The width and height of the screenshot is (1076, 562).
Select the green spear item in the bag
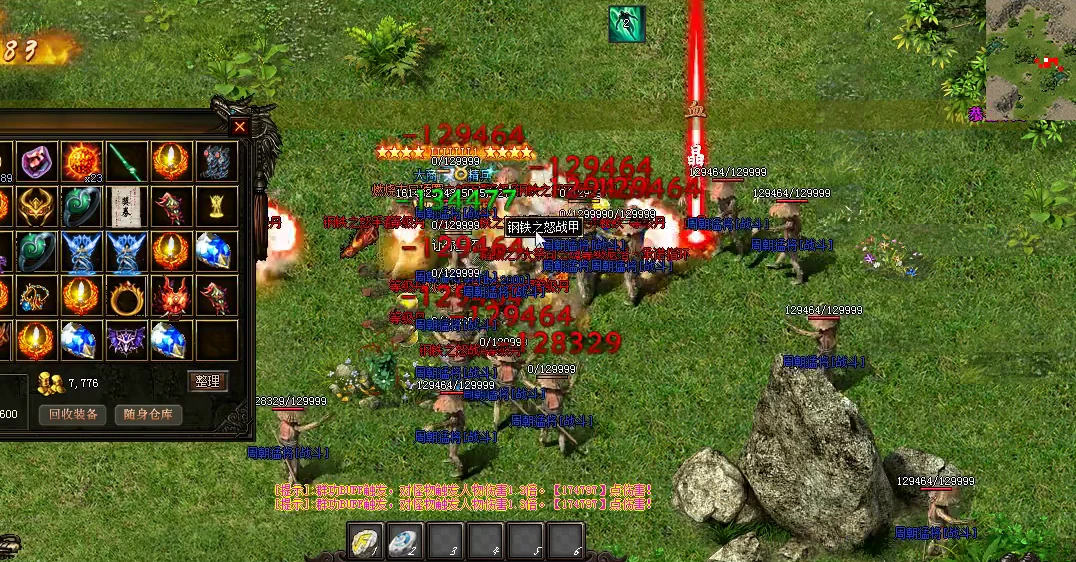point(126,161)
